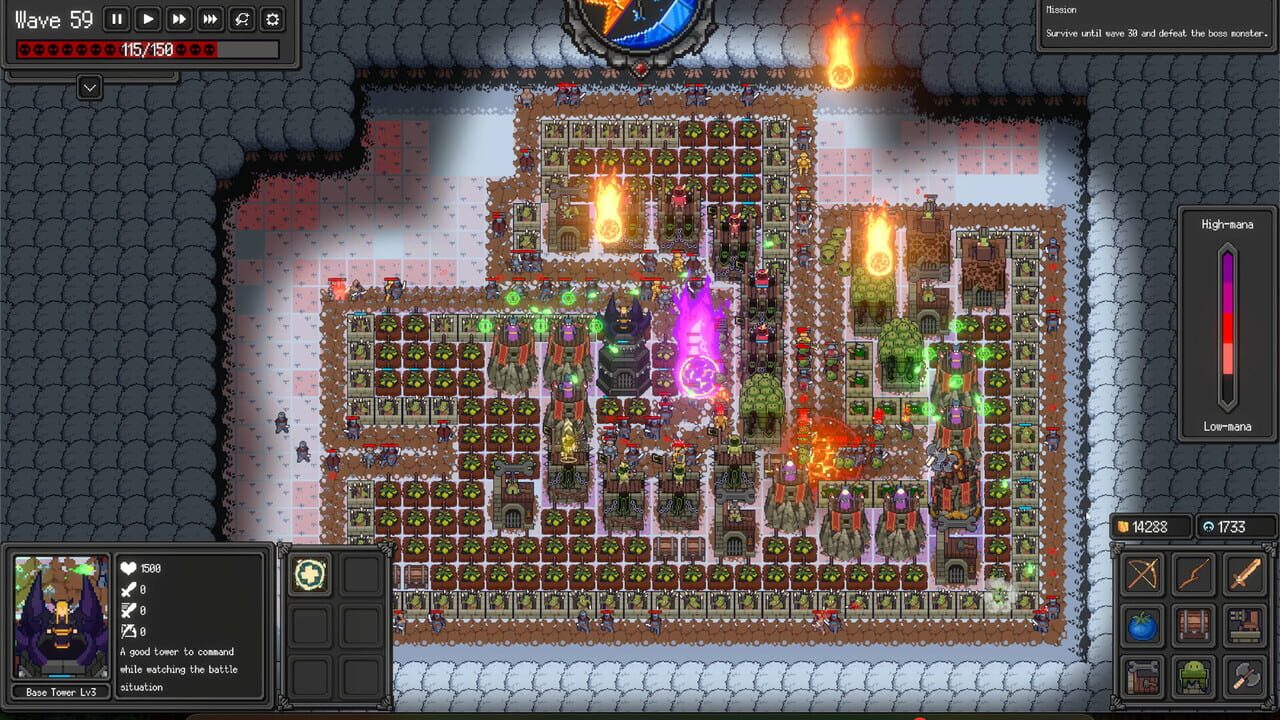Select the healing plus buff icon
The width and height of the screenshot is (1280, 720).
[309, 575]
